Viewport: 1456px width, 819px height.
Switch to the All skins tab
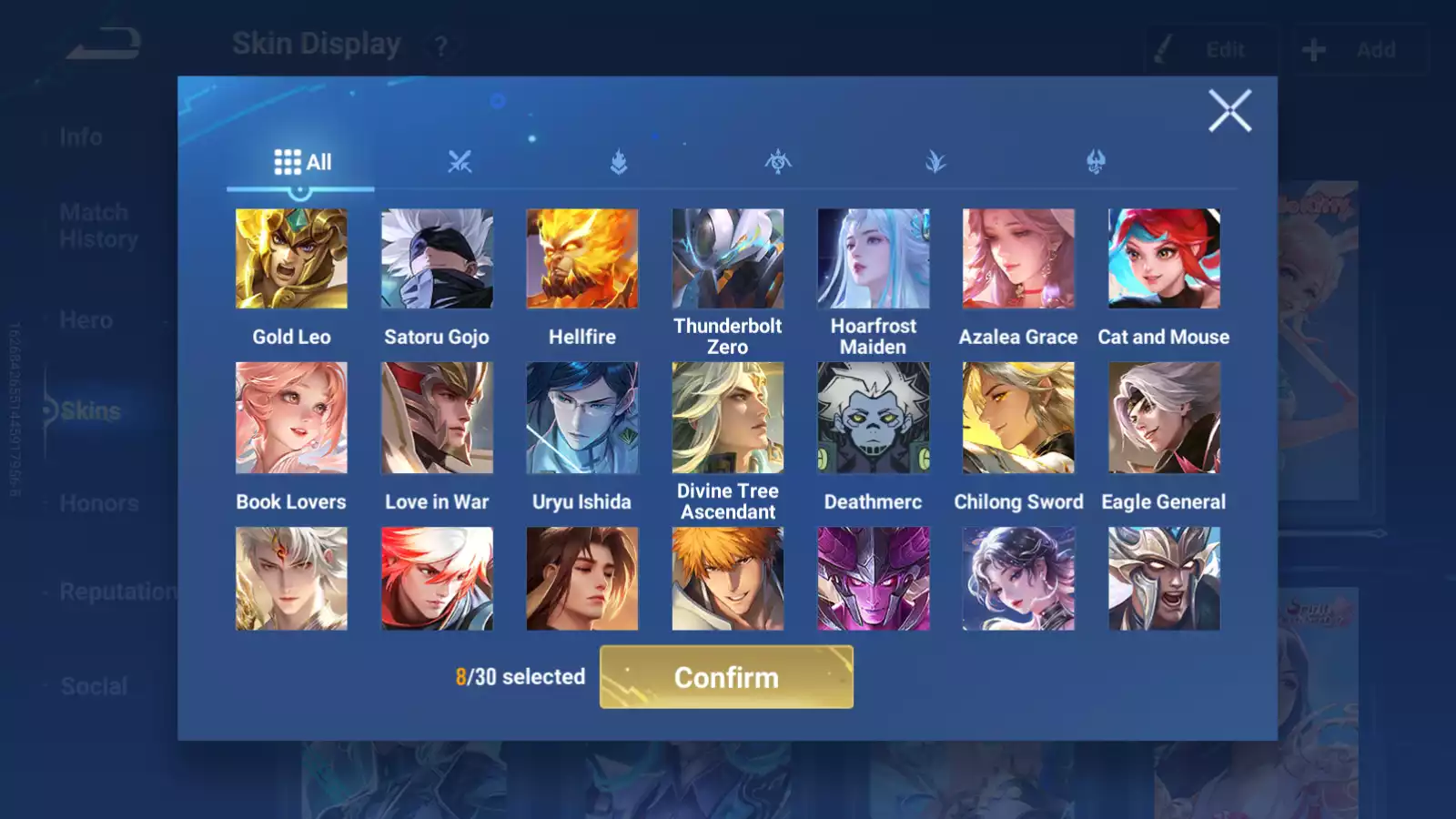[x=302, y=163]
